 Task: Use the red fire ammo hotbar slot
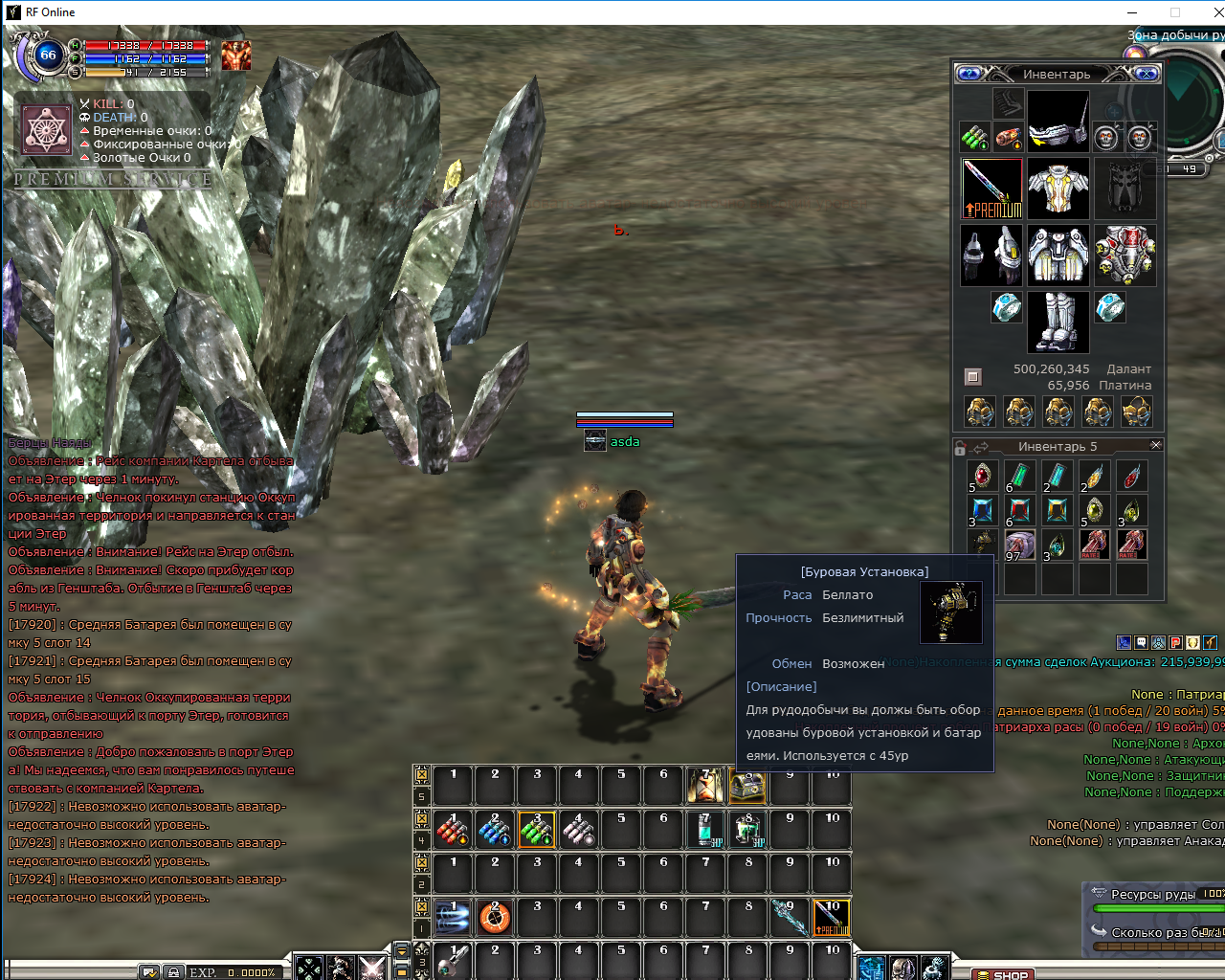pyautogui.click(x=453, y=830)
